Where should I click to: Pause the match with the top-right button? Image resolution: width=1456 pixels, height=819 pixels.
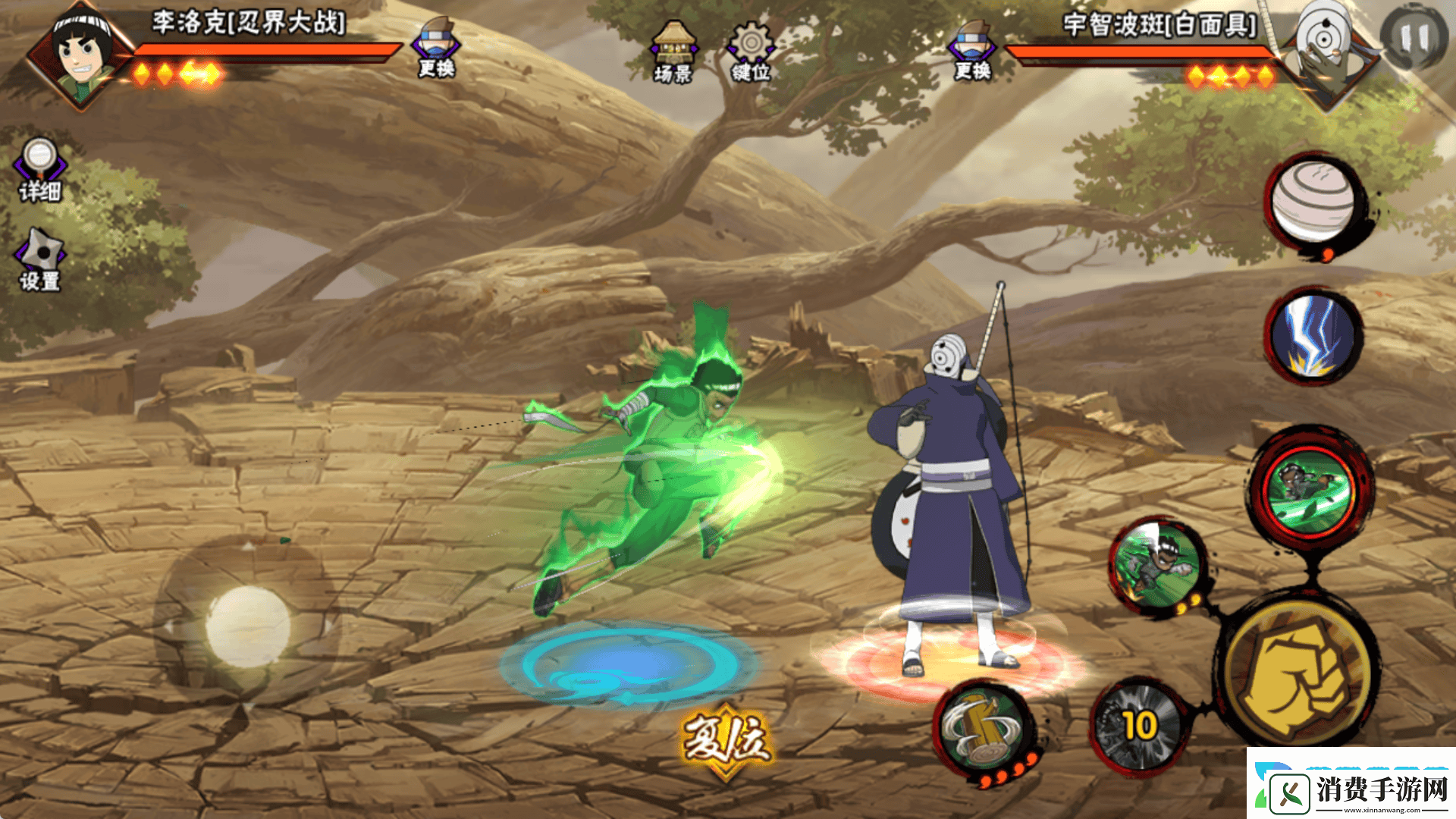coord(1413,38)
